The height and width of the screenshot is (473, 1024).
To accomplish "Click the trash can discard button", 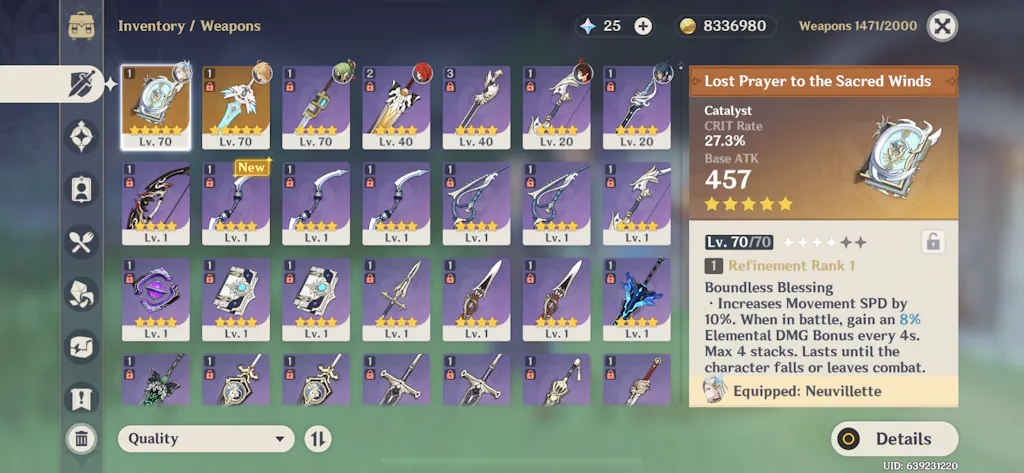I will tap(81, 438).
